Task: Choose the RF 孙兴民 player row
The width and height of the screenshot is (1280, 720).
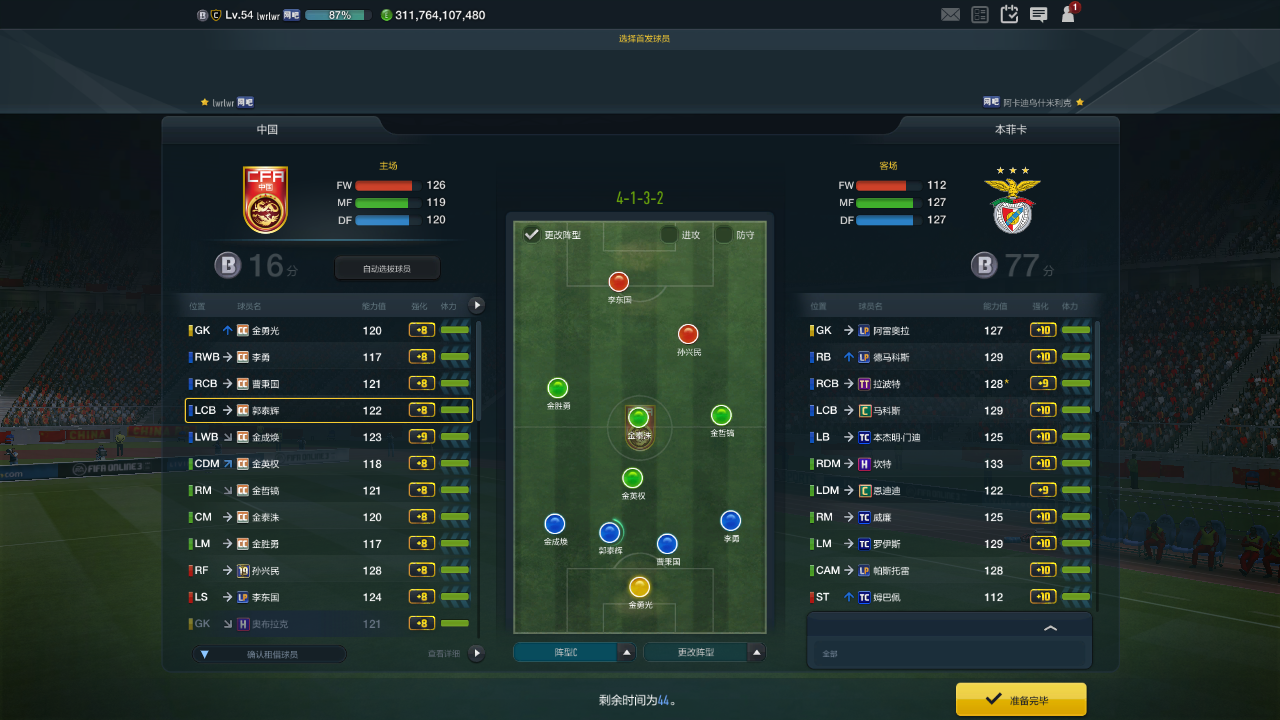Action: click(x=328, y=570)
